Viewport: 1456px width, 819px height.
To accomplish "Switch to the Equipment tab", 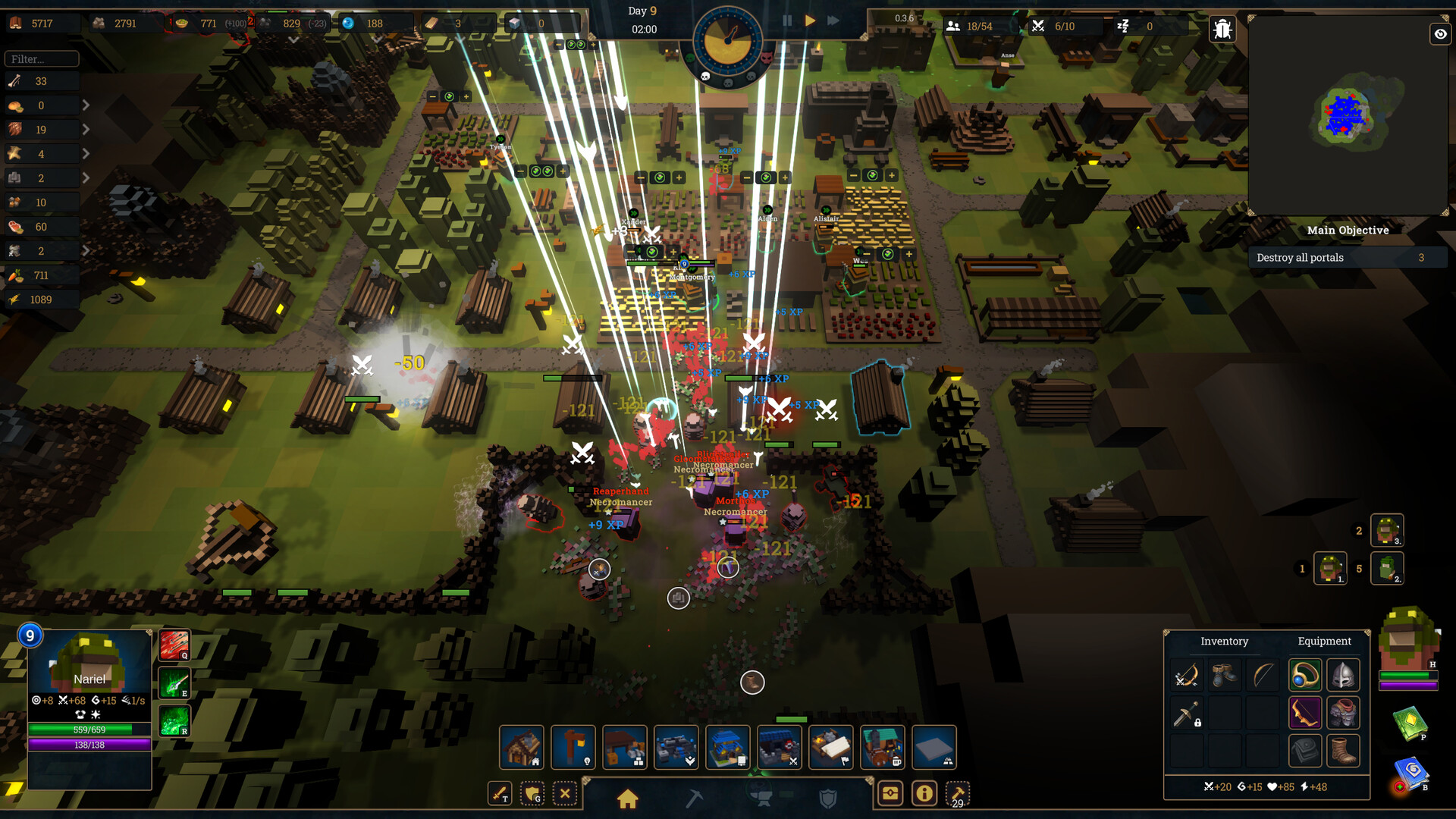I will coord(1325,642).
